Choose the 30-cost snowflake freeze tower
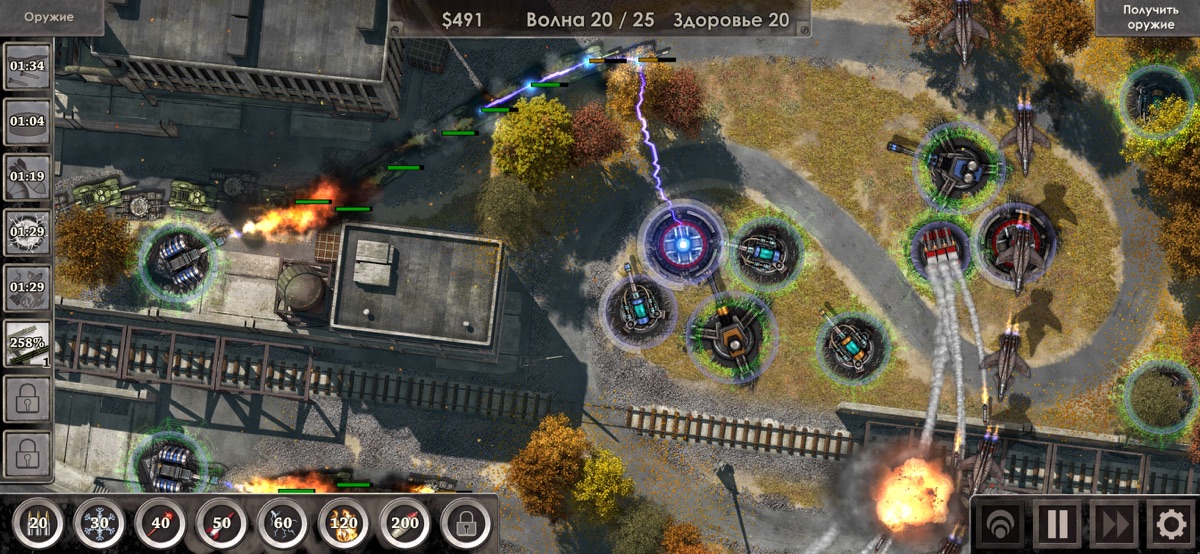The width and height of the screenshot is (1200, 554). 100,521
